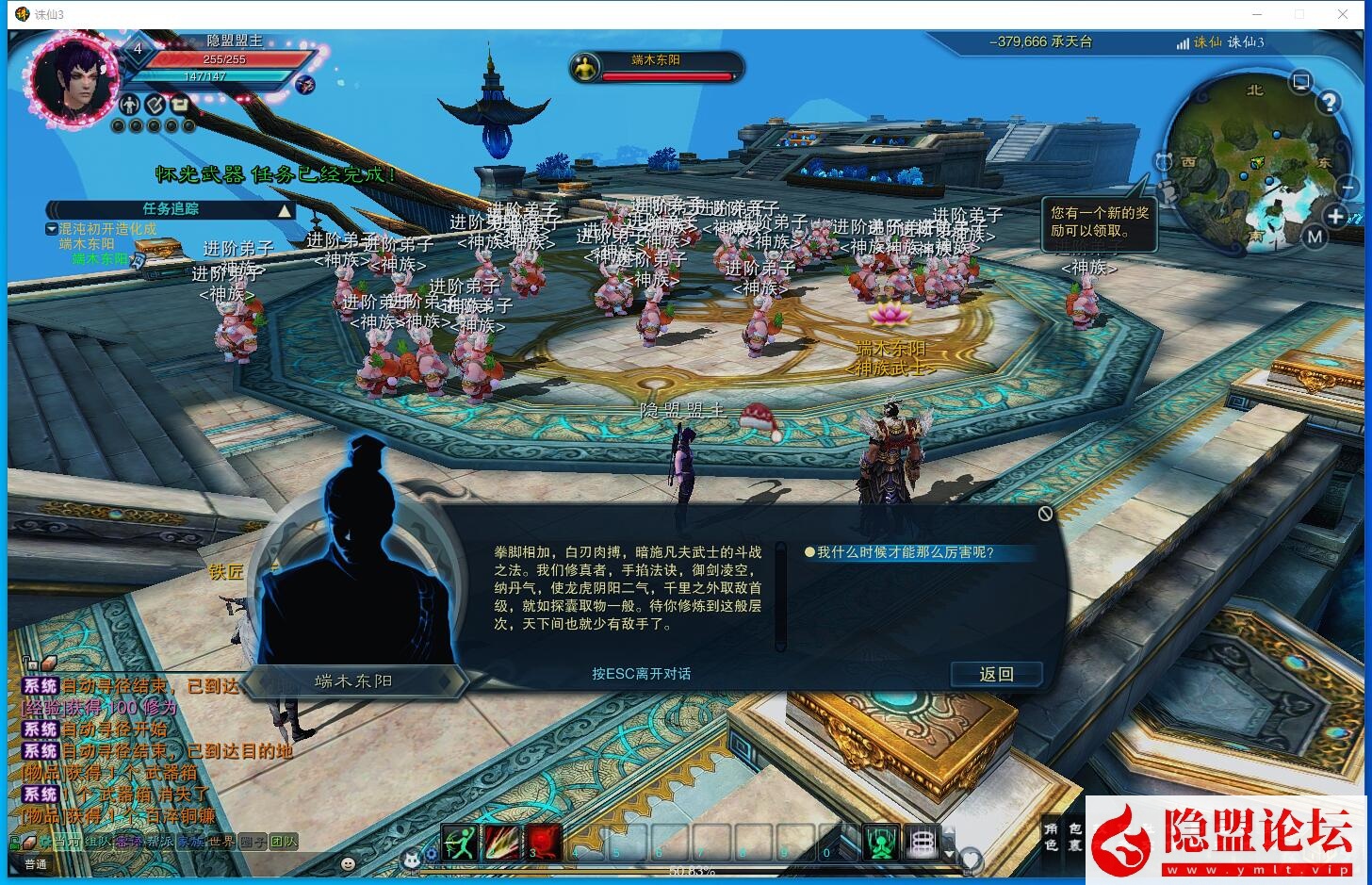The height and width of the screenshot is (885, 1372).
Task: Click the '?' help icon next to the minimap
Action: coord(1330,102)
